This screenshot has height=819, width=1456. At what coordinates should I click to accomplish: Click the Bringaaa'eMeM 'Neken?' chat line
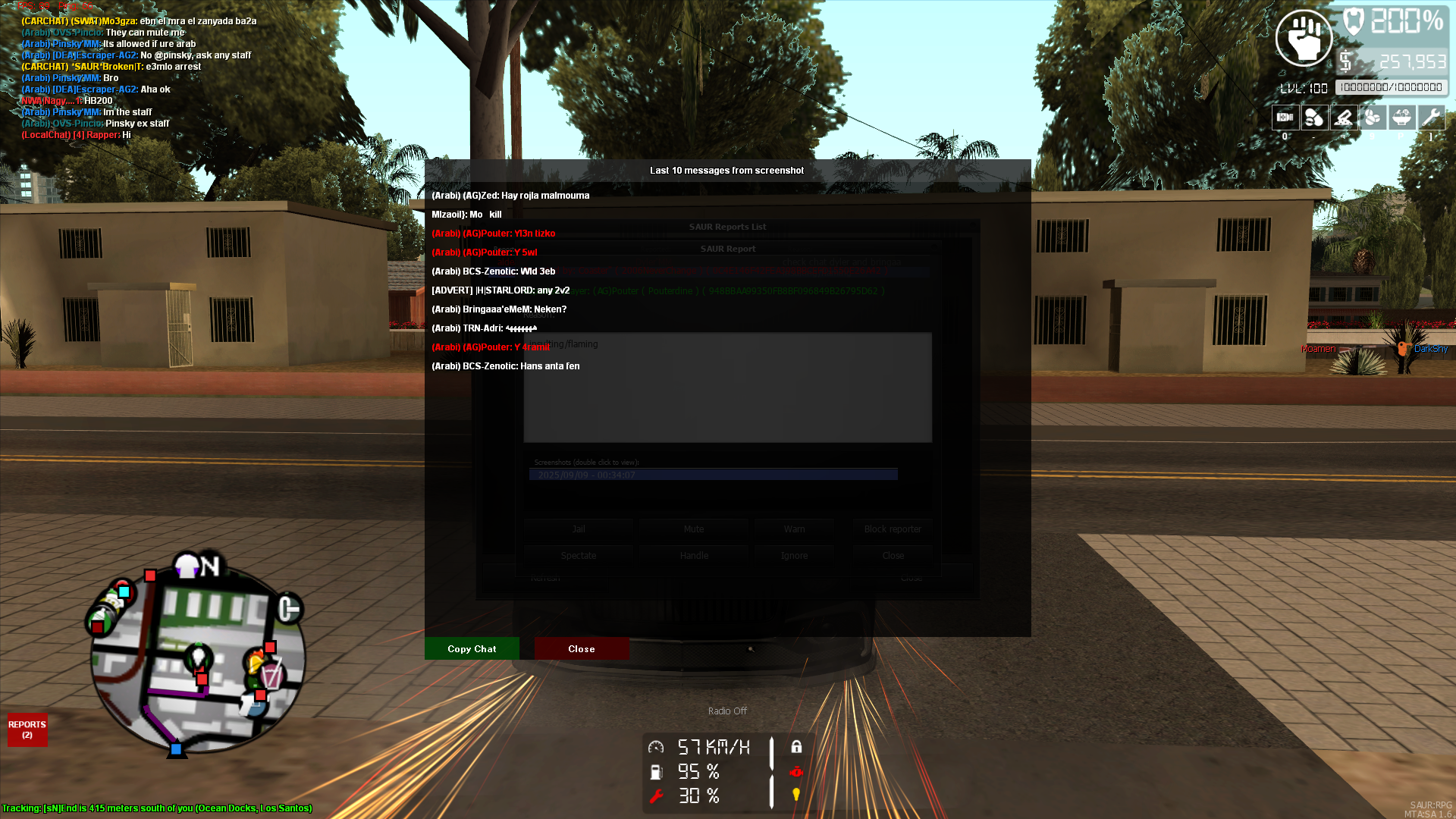pos(499,309)
